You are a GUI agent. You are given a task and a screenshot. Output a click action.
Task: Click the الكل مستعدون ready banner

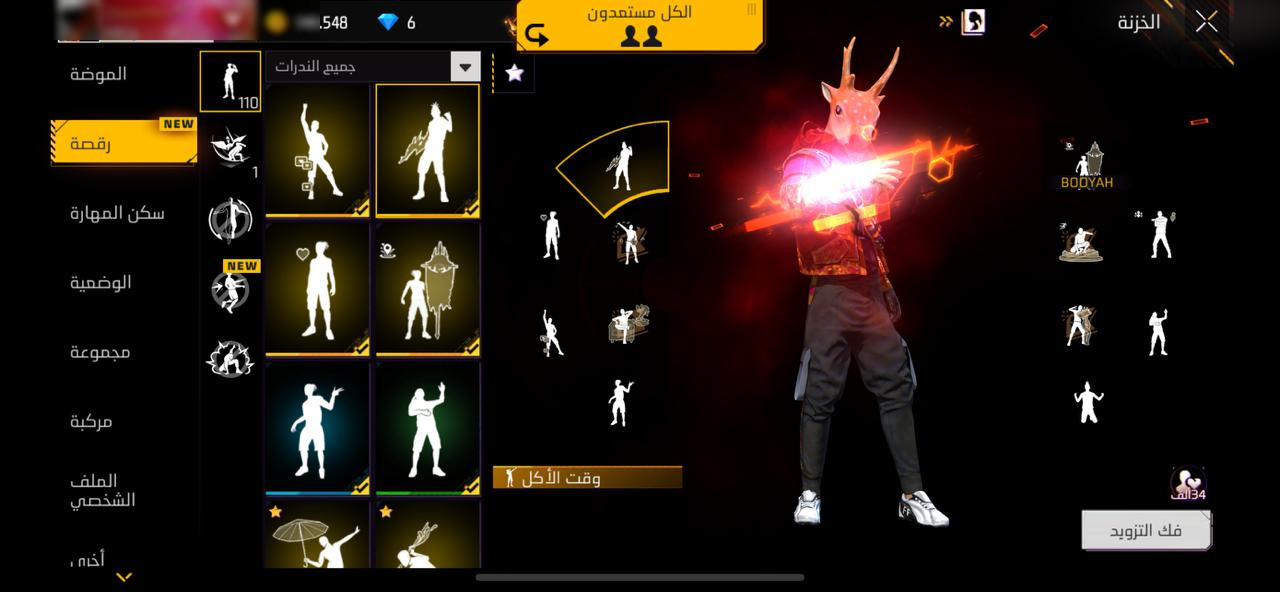coord(640,25)
